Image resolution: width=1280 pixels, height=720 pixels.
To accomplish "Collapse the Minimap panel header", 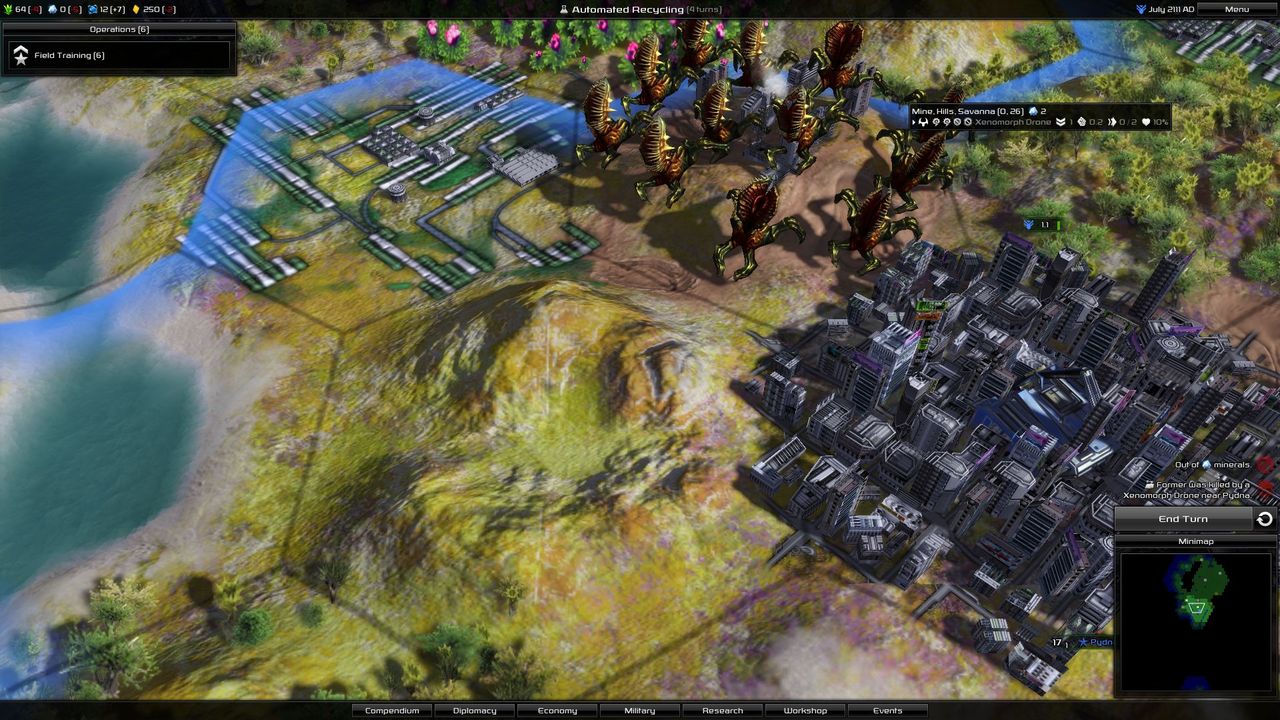I will 1196,541.
